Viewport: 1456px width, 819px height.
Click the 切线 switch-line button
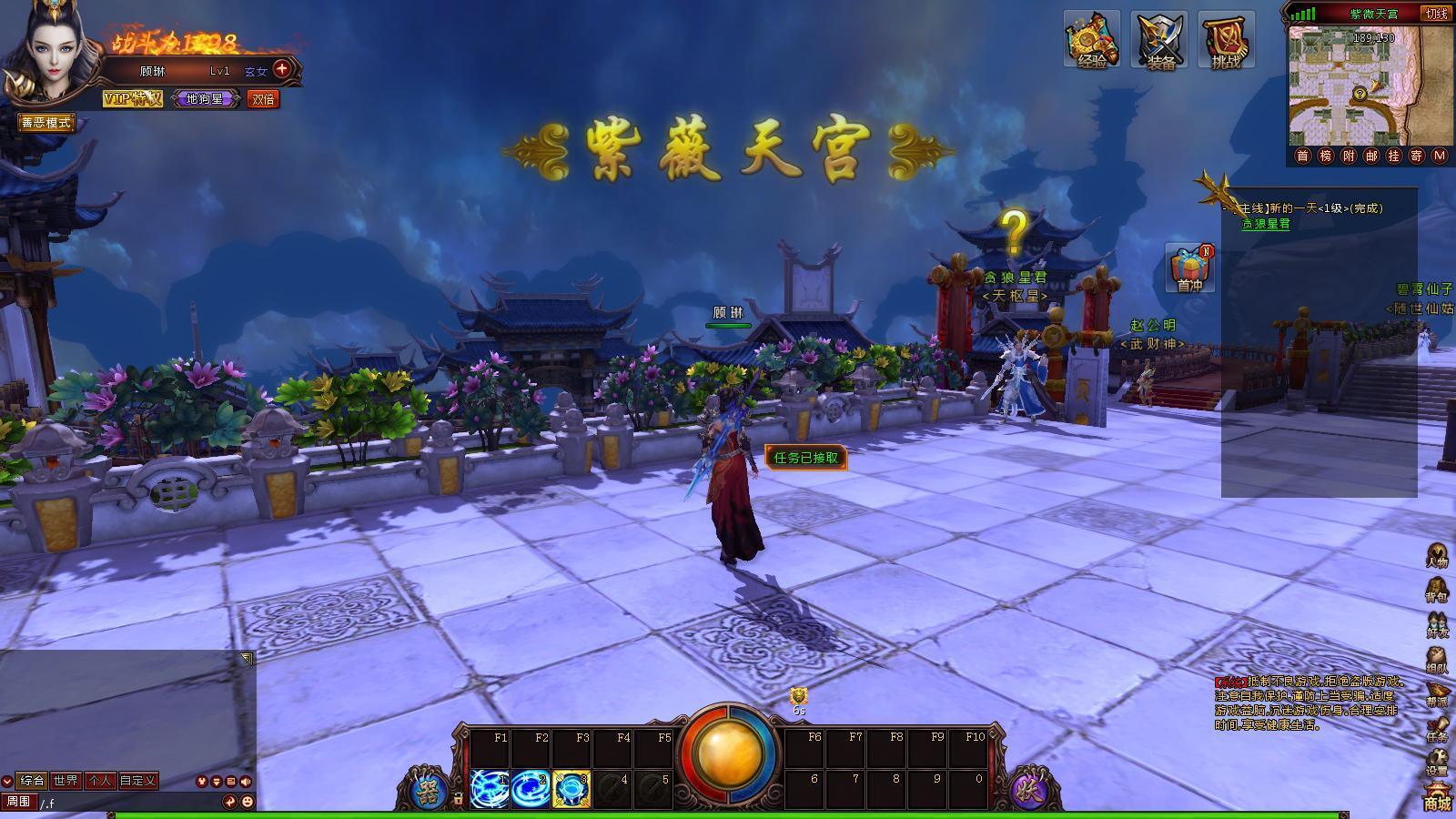1437,14
